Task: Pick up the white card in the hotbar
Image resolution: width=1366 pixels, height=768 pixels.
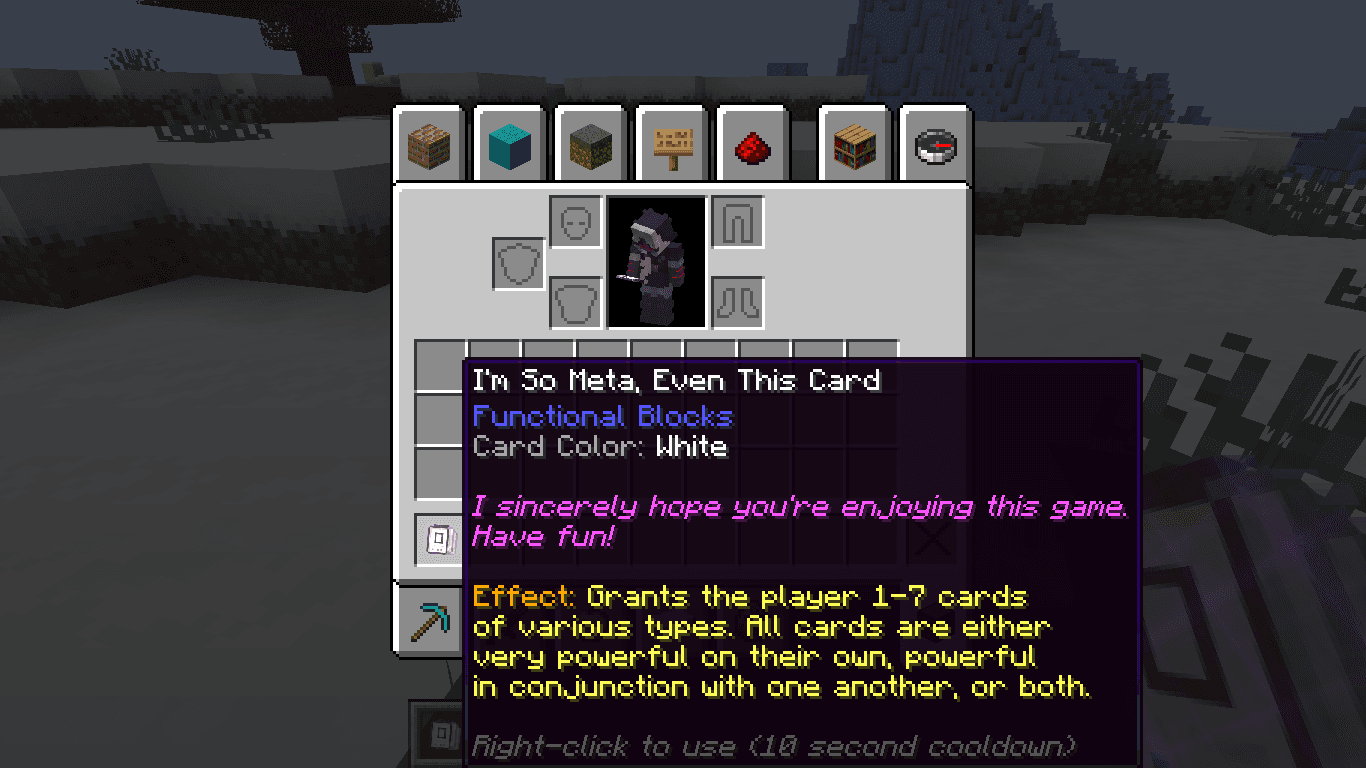Action: coord(441,540)
